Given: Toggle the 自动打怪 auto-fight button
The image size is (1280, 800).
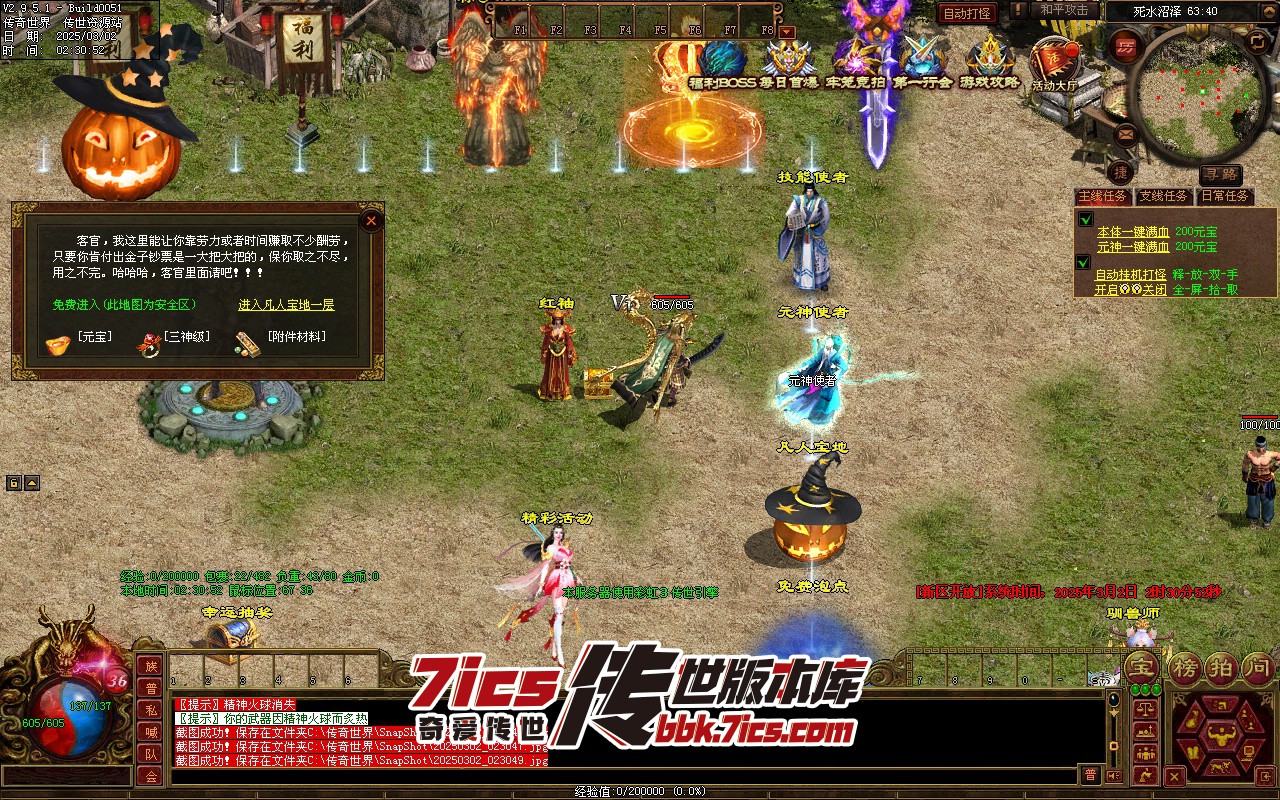Looking at the screenshot, I should (x=967, y=13).
